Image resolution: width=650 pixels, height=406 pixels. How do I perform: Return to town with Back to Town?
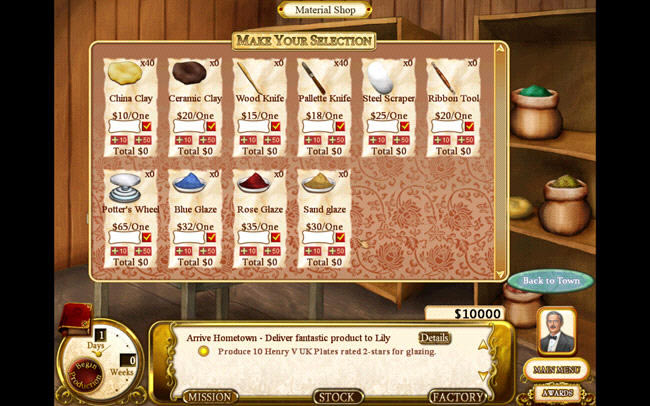point(550,281)
